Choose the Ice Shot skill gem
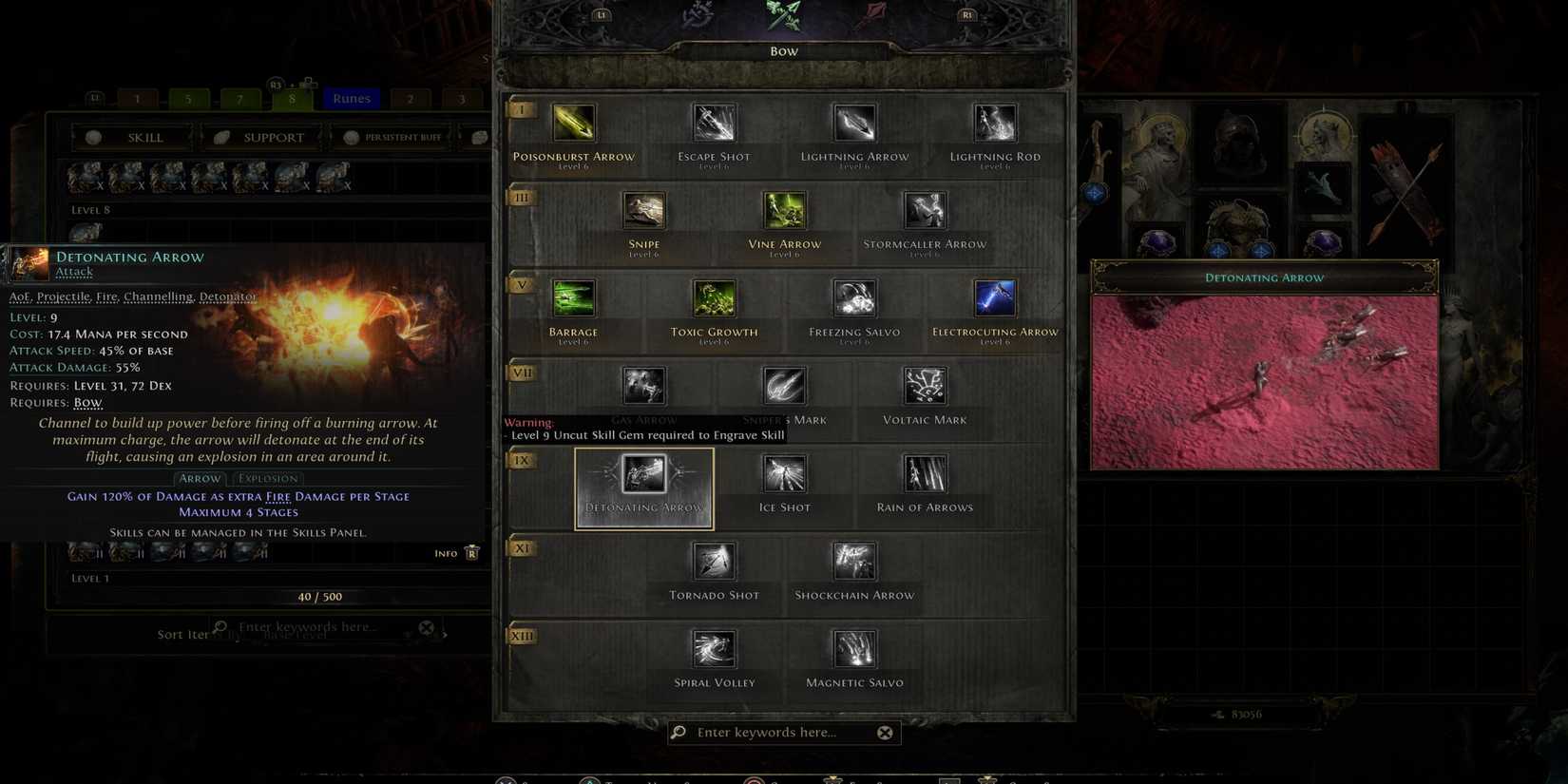1568x784 pixels. [x=783, y=472]
